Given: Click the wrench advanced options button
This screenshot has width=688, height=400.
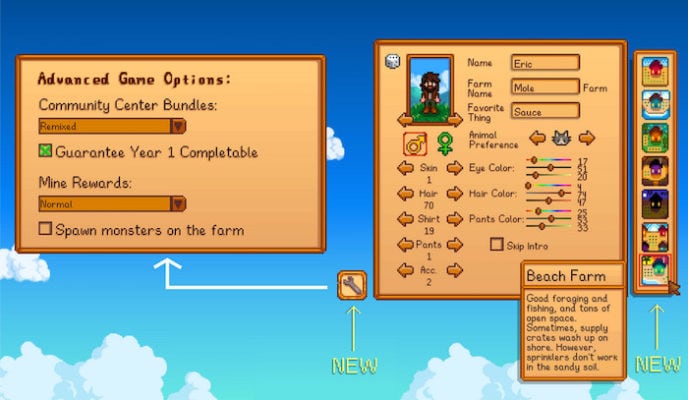Looking at the screenshot, I should coord(352,285).
